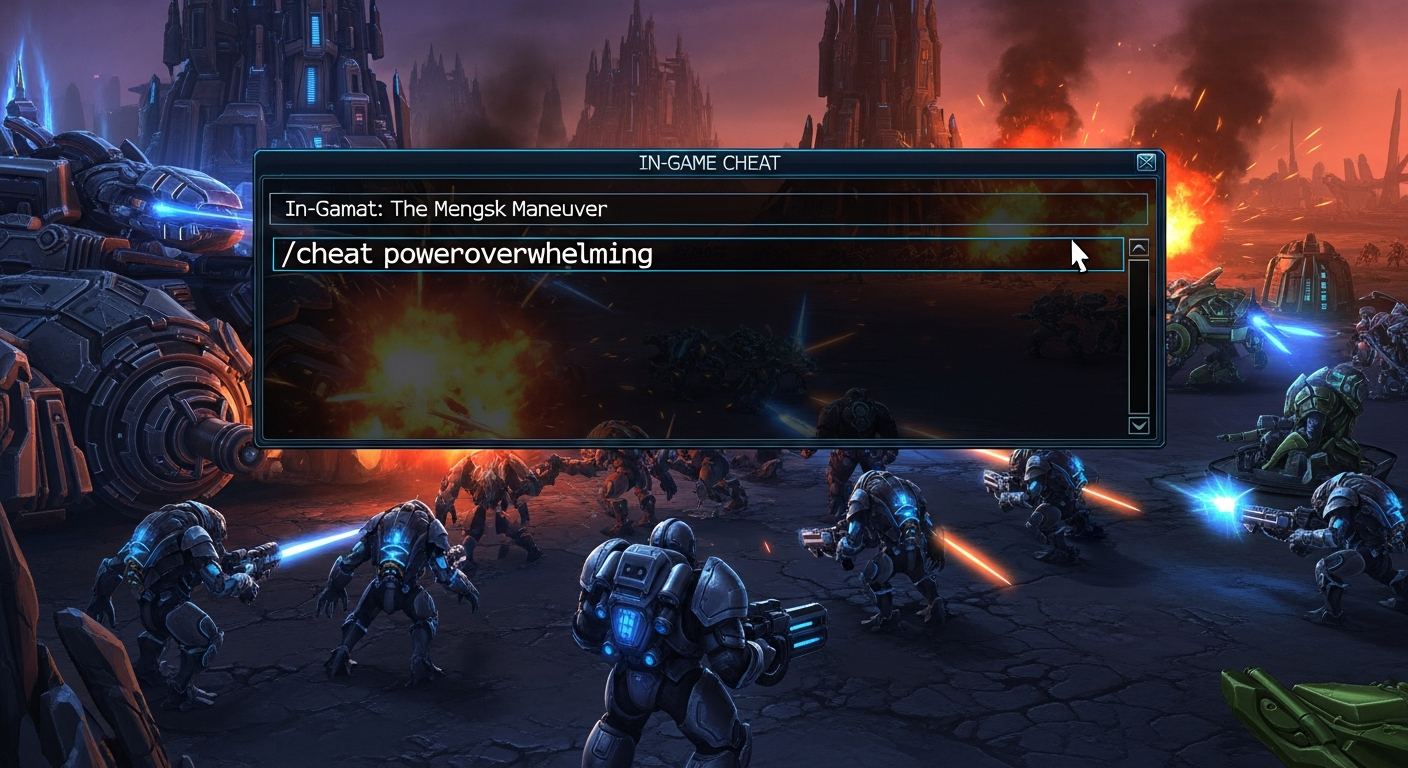Click the border of the cheat entry box
This screenshot has height=768, width=1408.
(700, 237)
